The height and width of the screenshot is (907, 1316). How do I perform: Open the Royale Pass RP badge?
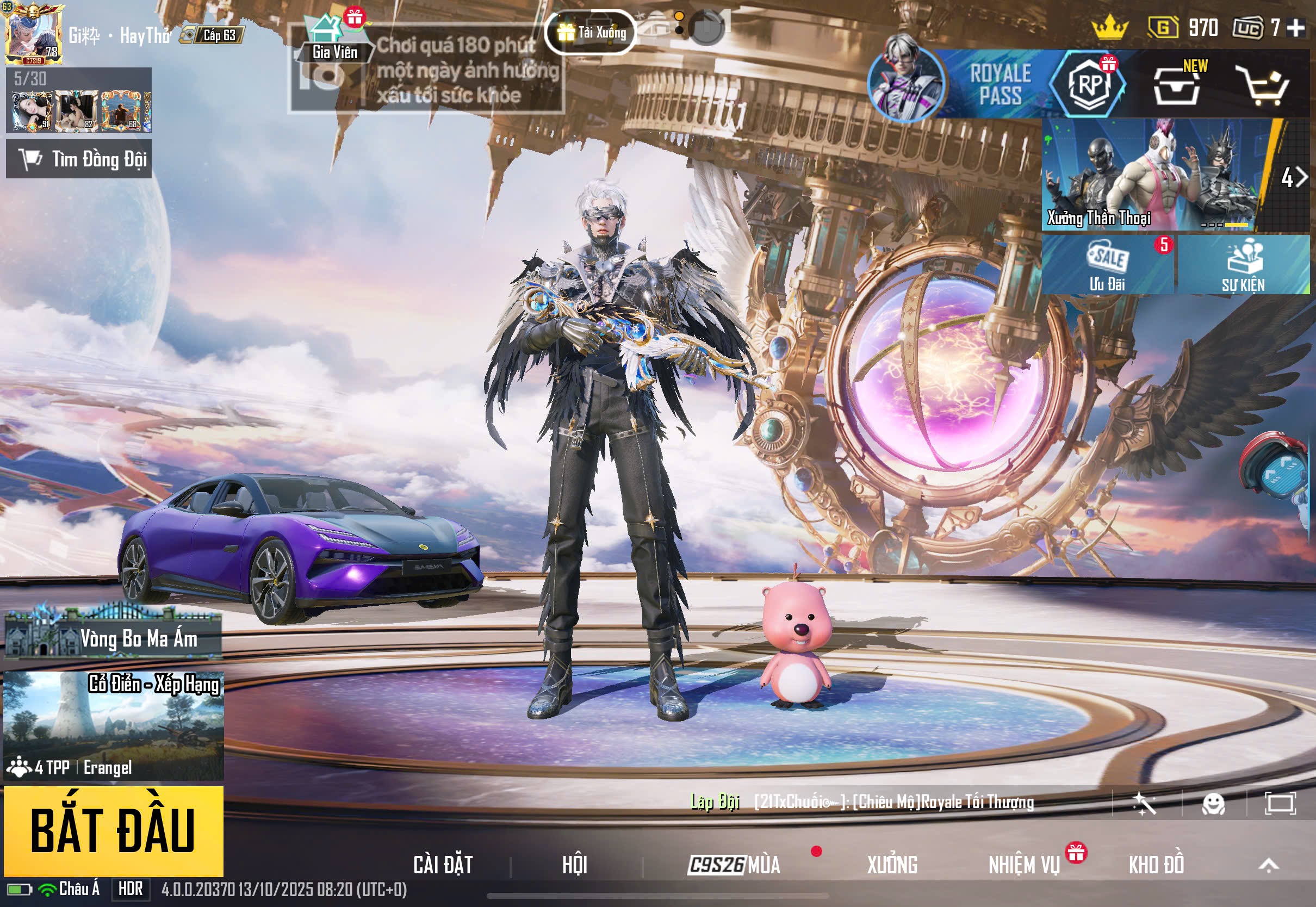point(1088,85)
